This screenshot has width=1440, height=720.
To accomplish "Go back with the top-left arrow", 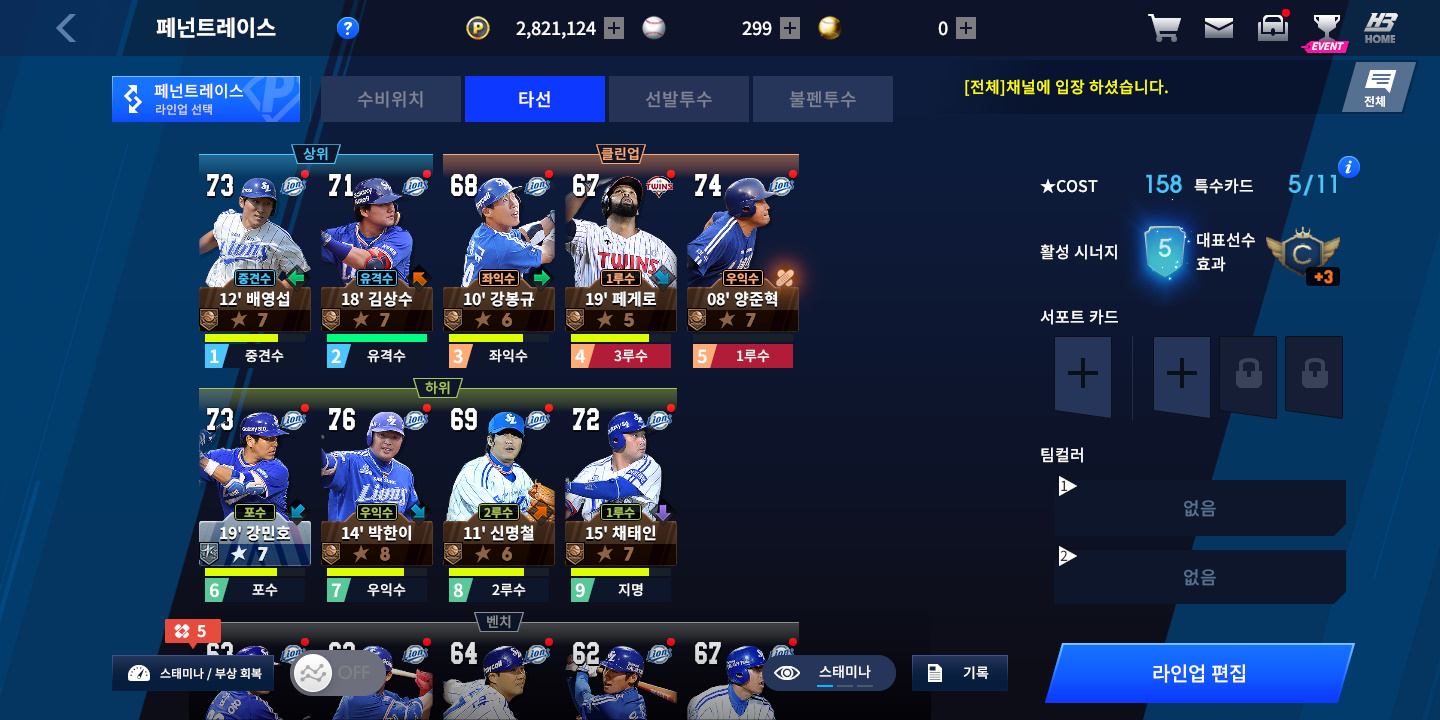I will [66, 28].
